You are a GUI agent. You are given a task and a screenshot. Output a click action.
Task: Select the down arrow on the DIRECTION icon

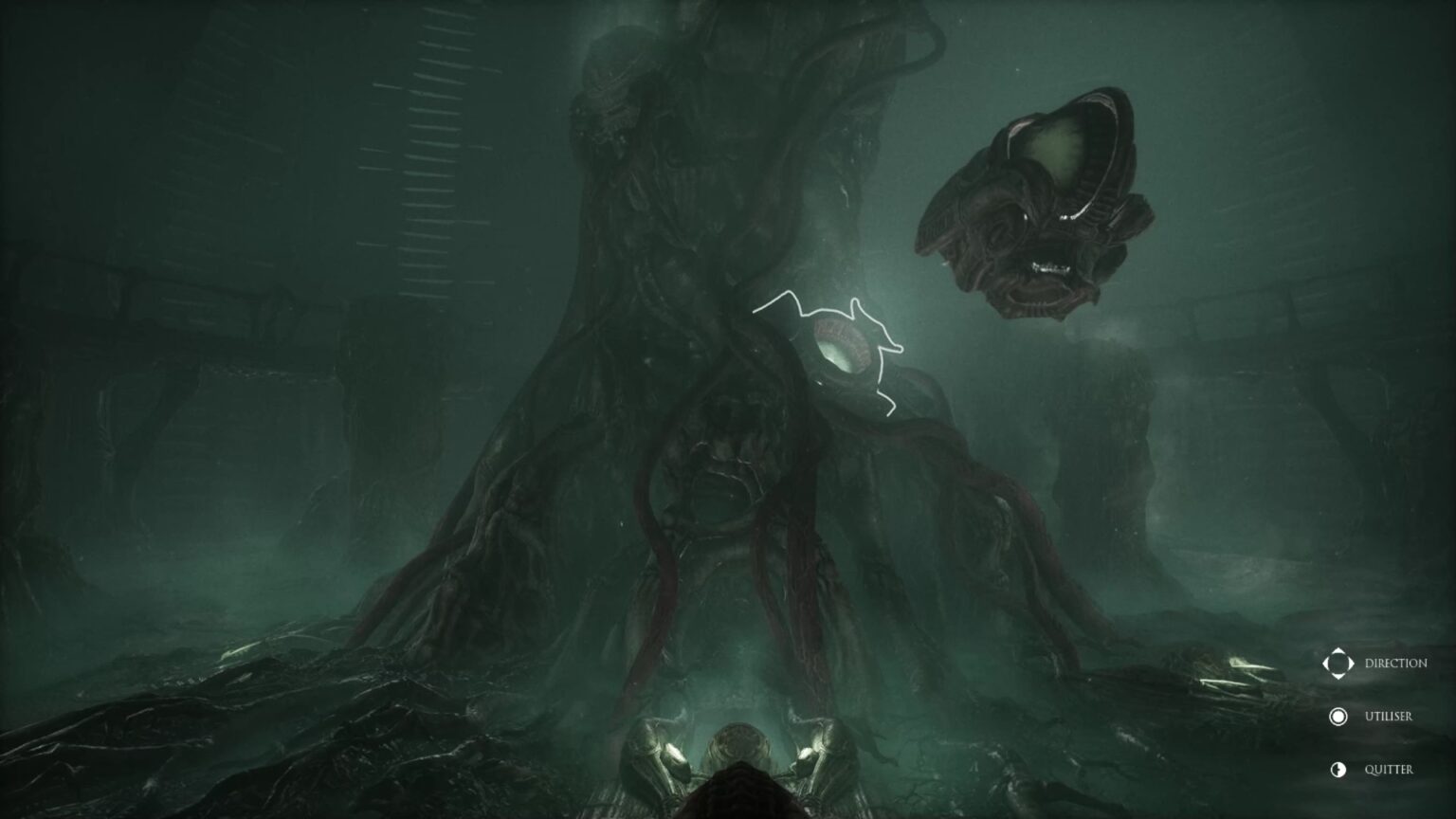tap(1339, 674)
